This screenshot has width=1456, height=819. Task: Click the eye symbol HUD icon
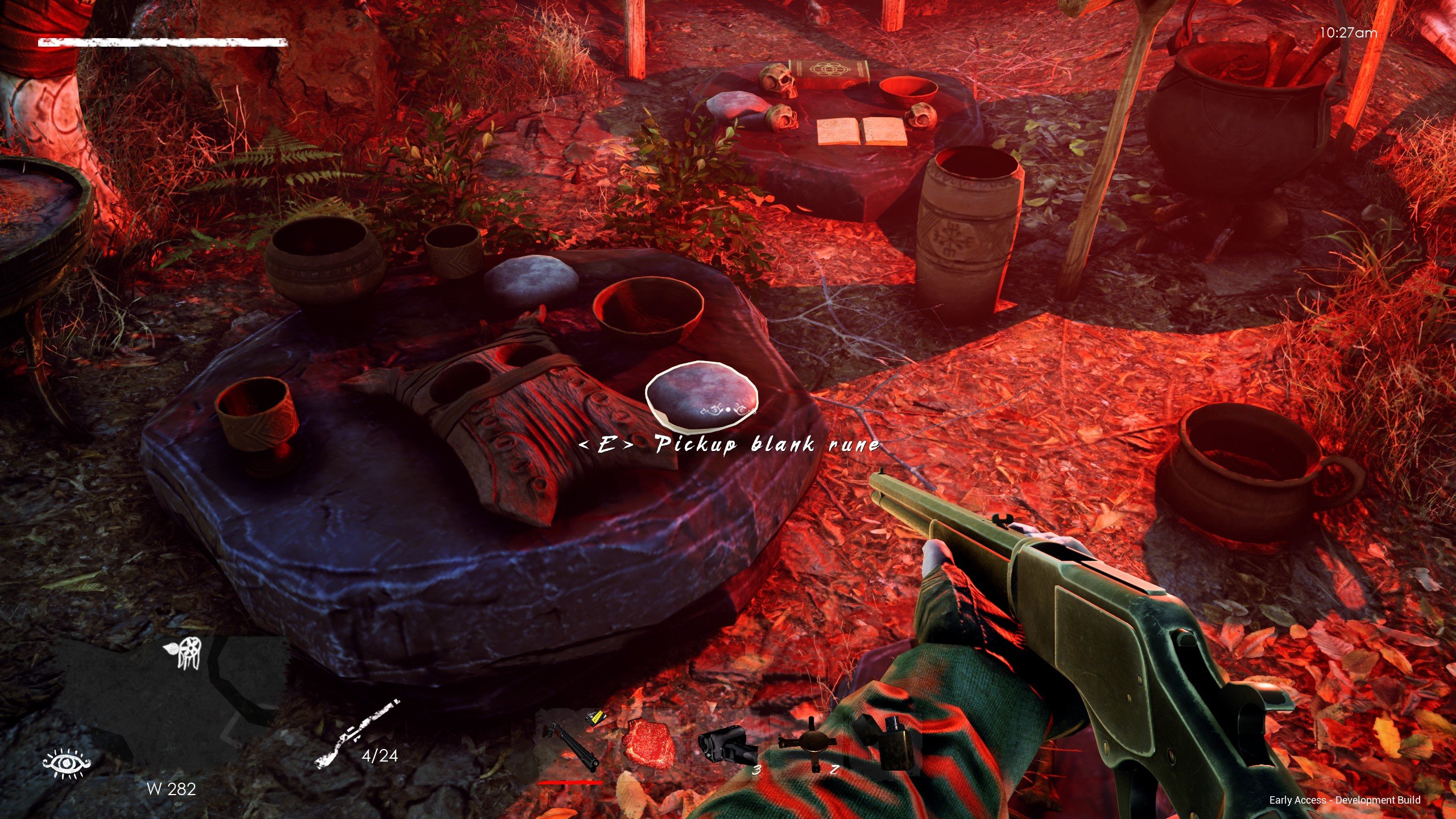pyautogui.click(x=67, y=763)
